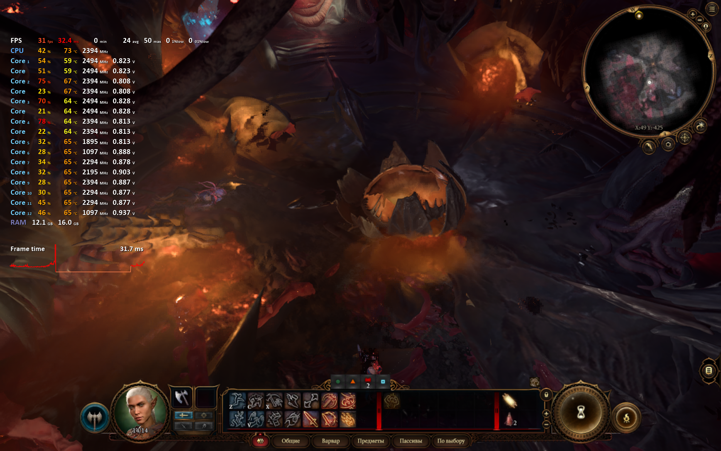Viewport: 721px width, 451px height.
Task: Open the journal icon on right edge
Action: [709, 371]
